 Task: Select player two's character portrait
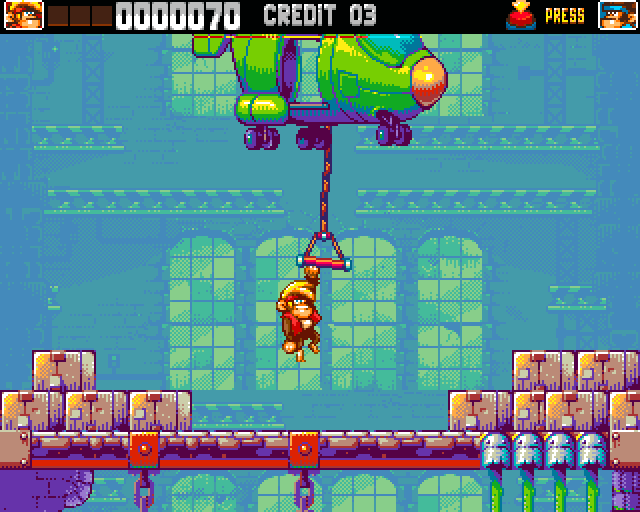[618, 15]
